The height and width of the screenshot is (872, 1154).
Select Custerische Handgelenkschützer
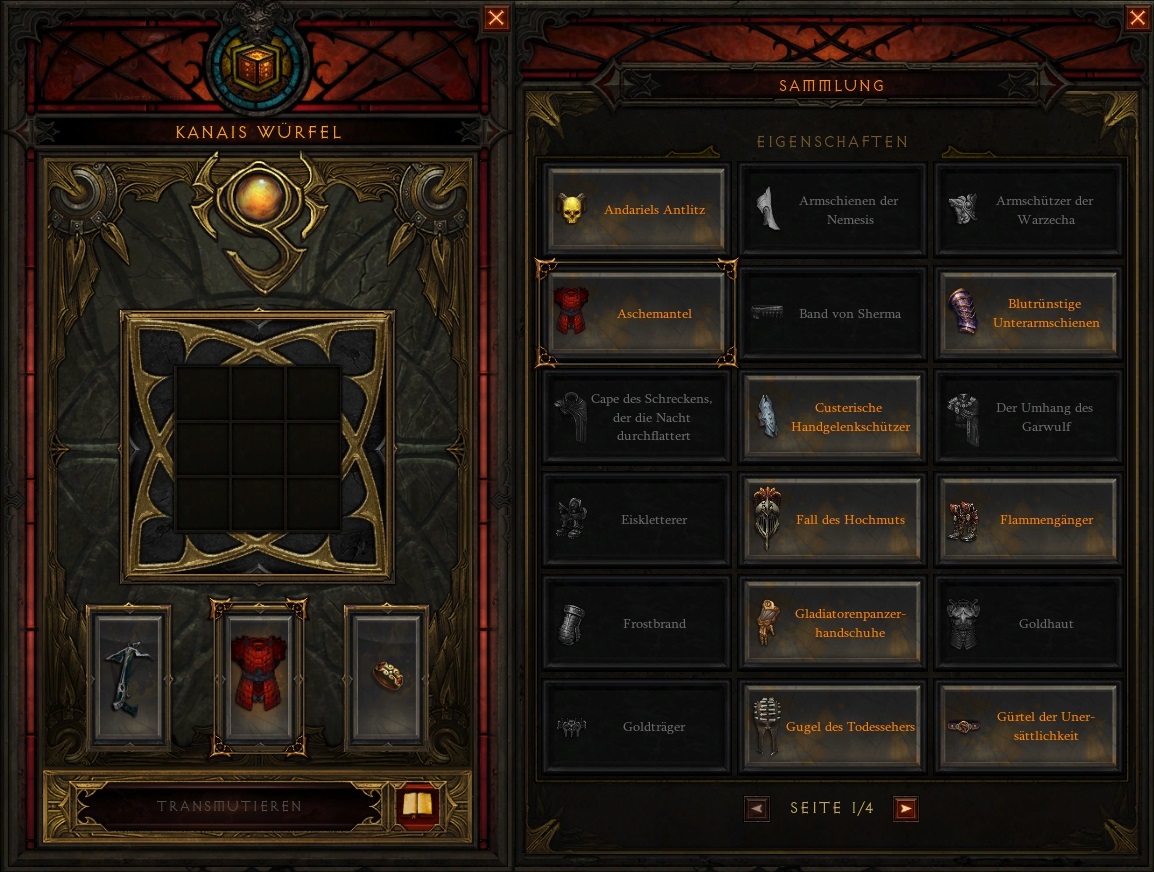(832, 417)
